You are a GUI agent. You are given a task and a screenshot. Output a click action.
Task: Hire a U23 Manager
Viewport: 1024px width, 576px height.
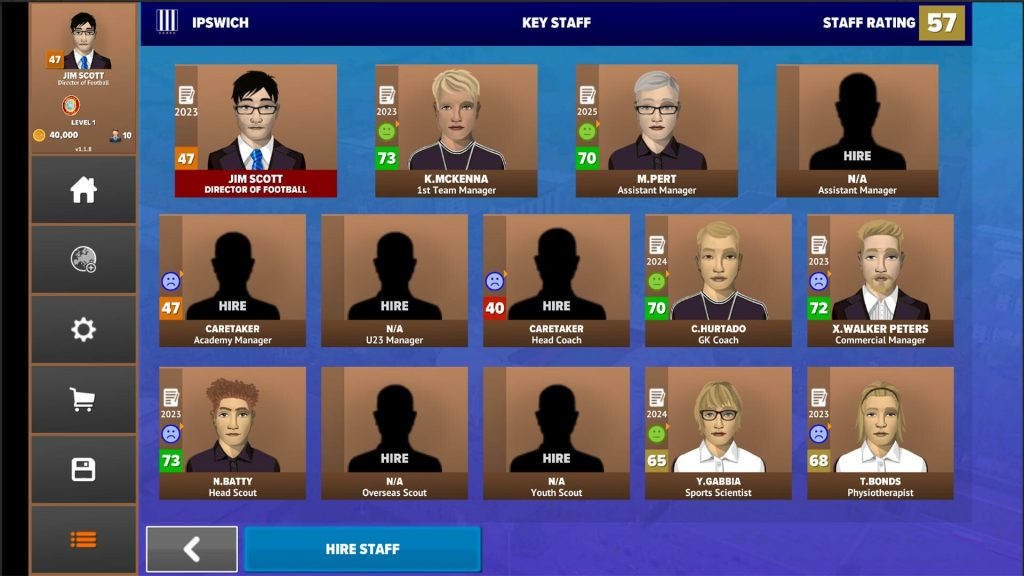pos(394,281)
